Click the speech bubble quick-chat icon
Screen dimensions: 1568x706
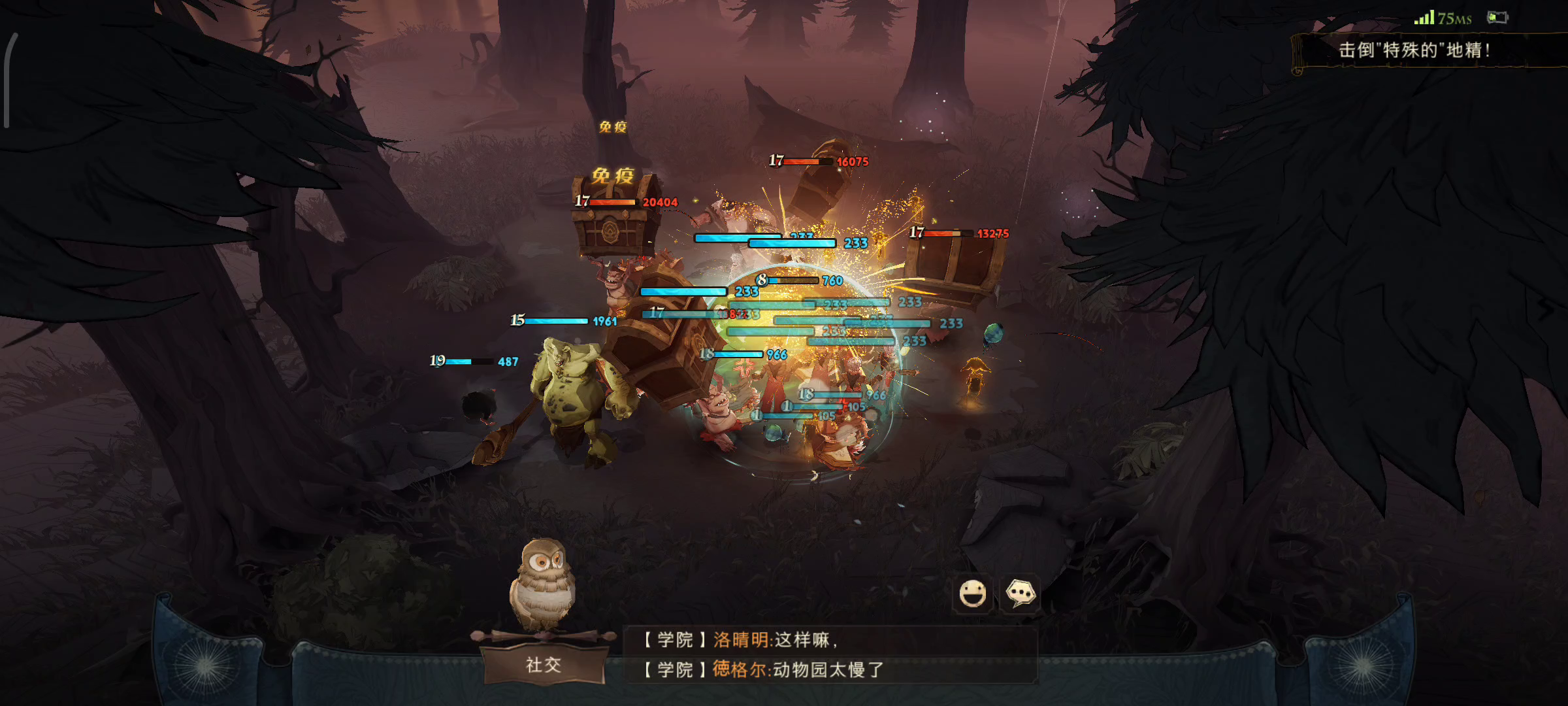pos(1021,594)
